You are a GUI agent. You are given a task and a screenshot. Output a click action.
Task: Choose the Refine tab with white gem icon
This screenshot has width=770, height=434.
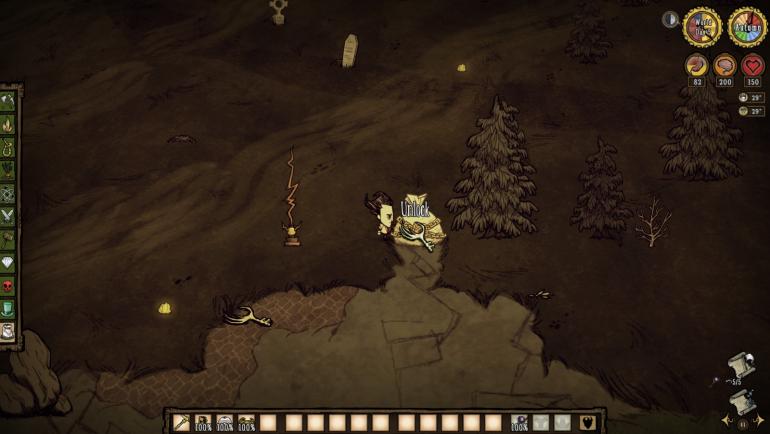9,263
